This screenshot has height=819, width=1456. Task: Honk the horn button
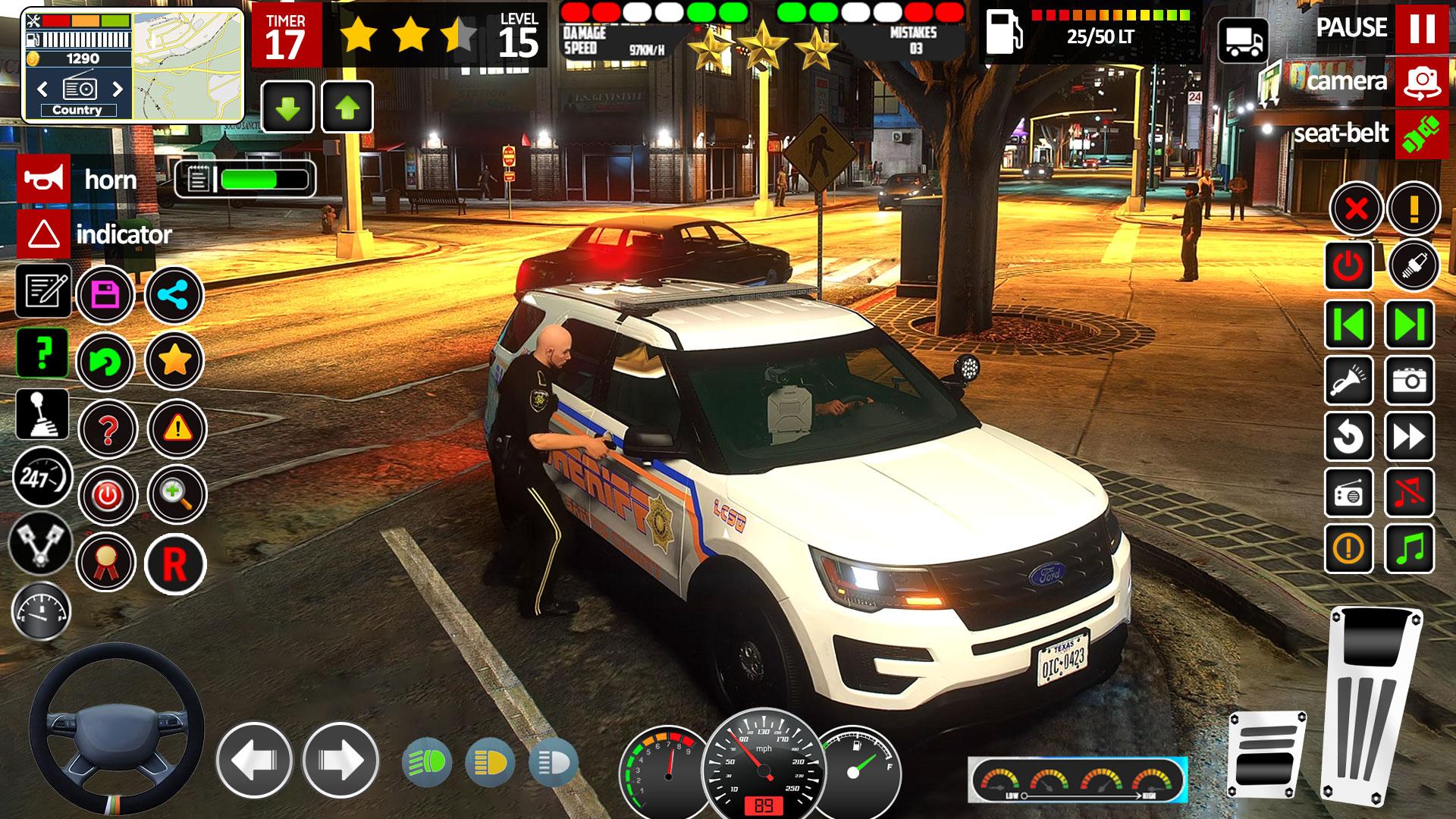(x=44, y=180)
